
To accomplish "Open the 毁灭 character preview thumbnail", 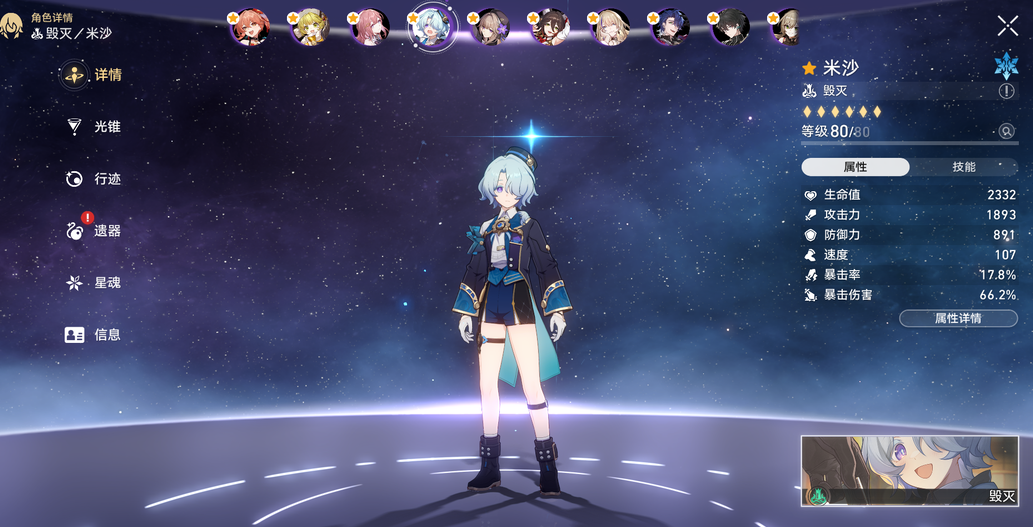I will [909, 470].
